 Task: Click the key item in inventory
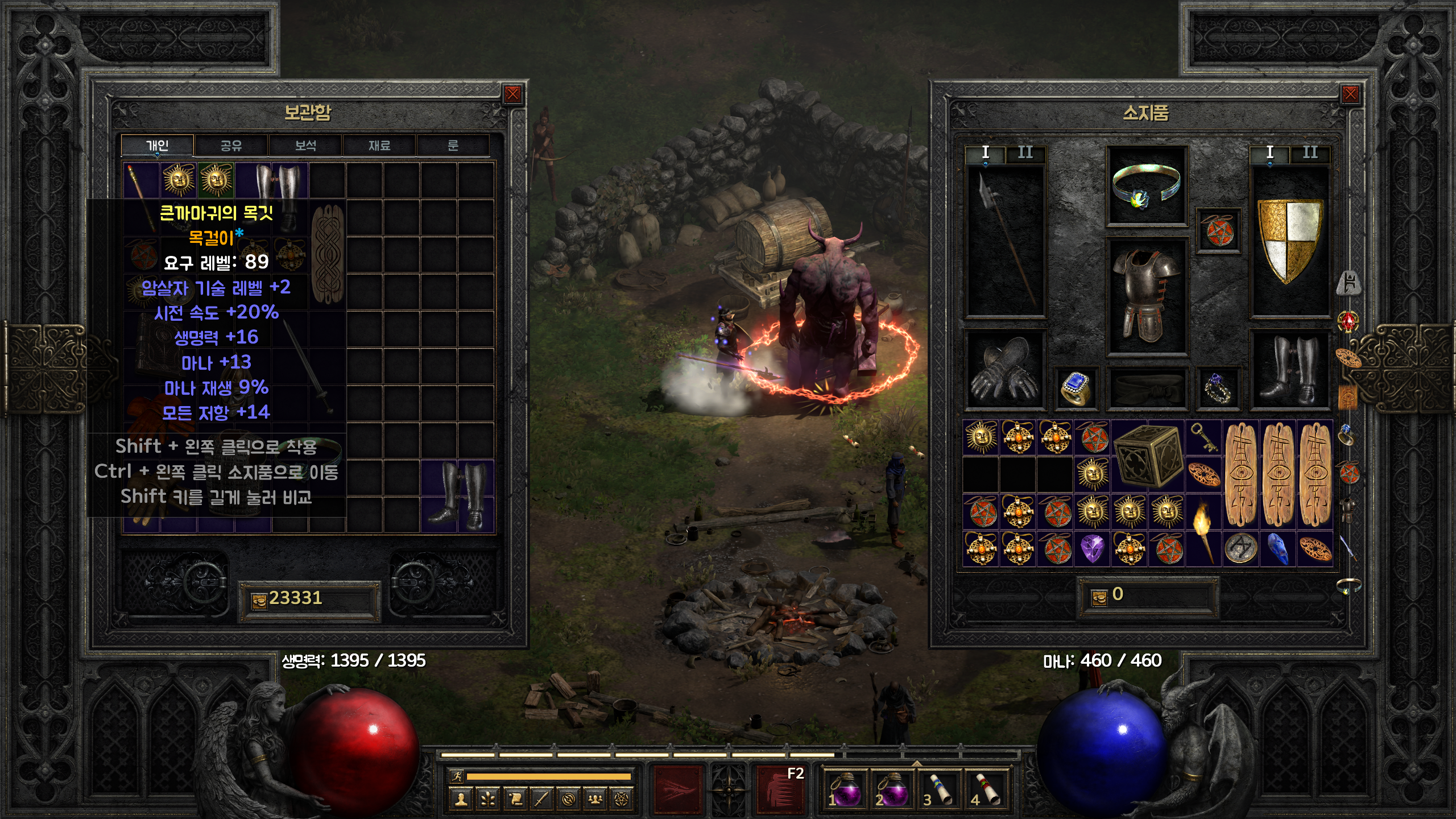tap(1203, 438)
